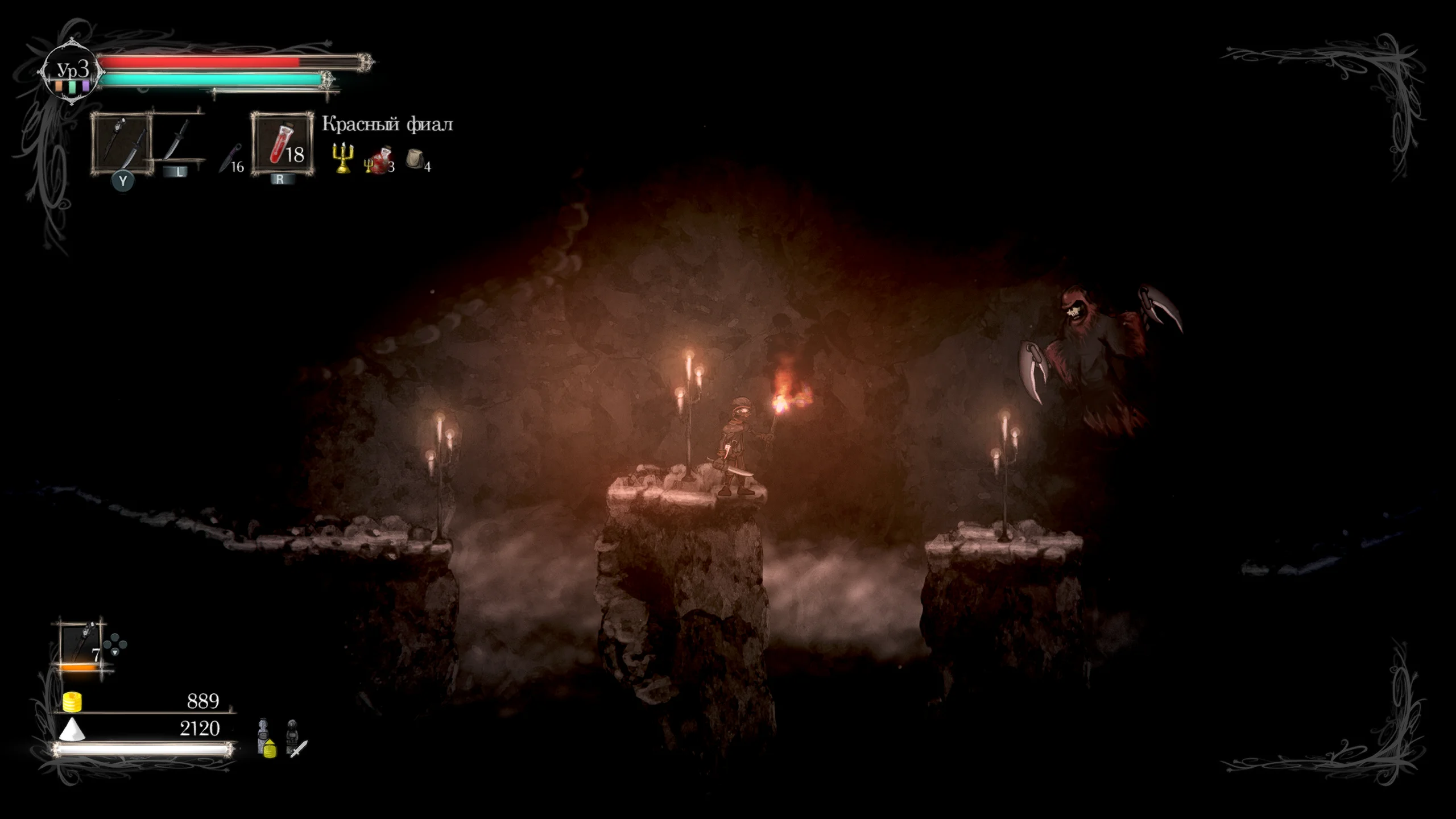Toggle the green status indicator under the level badge
Screen dimensions: 1456x819
pos(72,87)
